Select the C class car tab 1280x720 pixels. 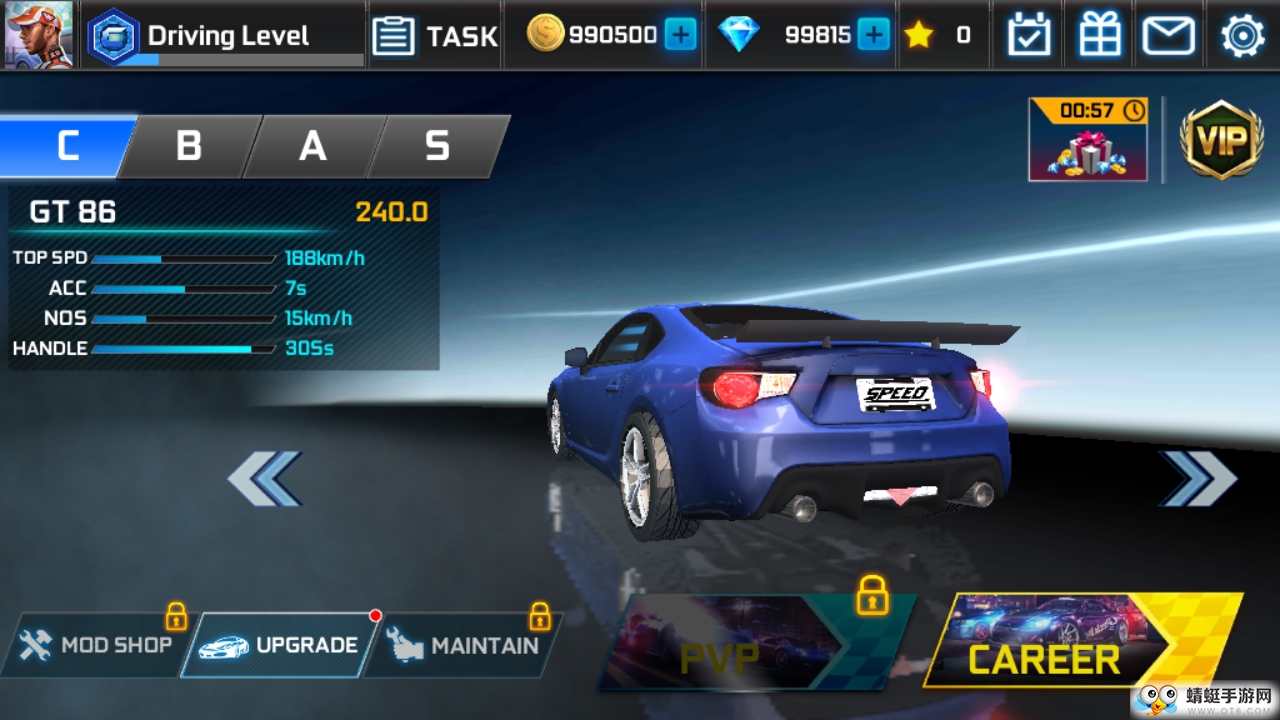click(66, 146)
